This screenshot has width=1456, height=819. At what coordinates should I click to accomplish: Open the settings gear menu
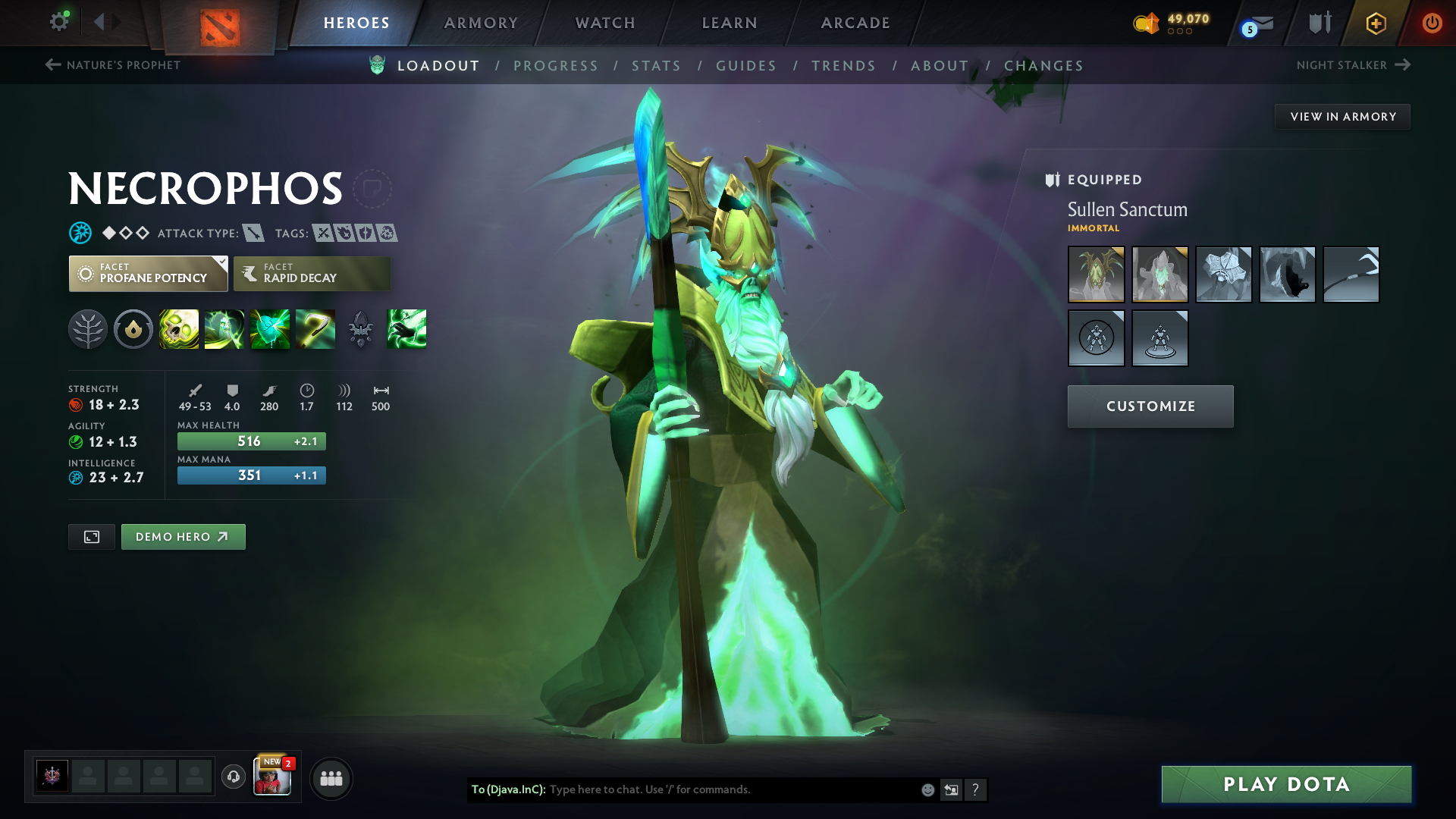58,22
